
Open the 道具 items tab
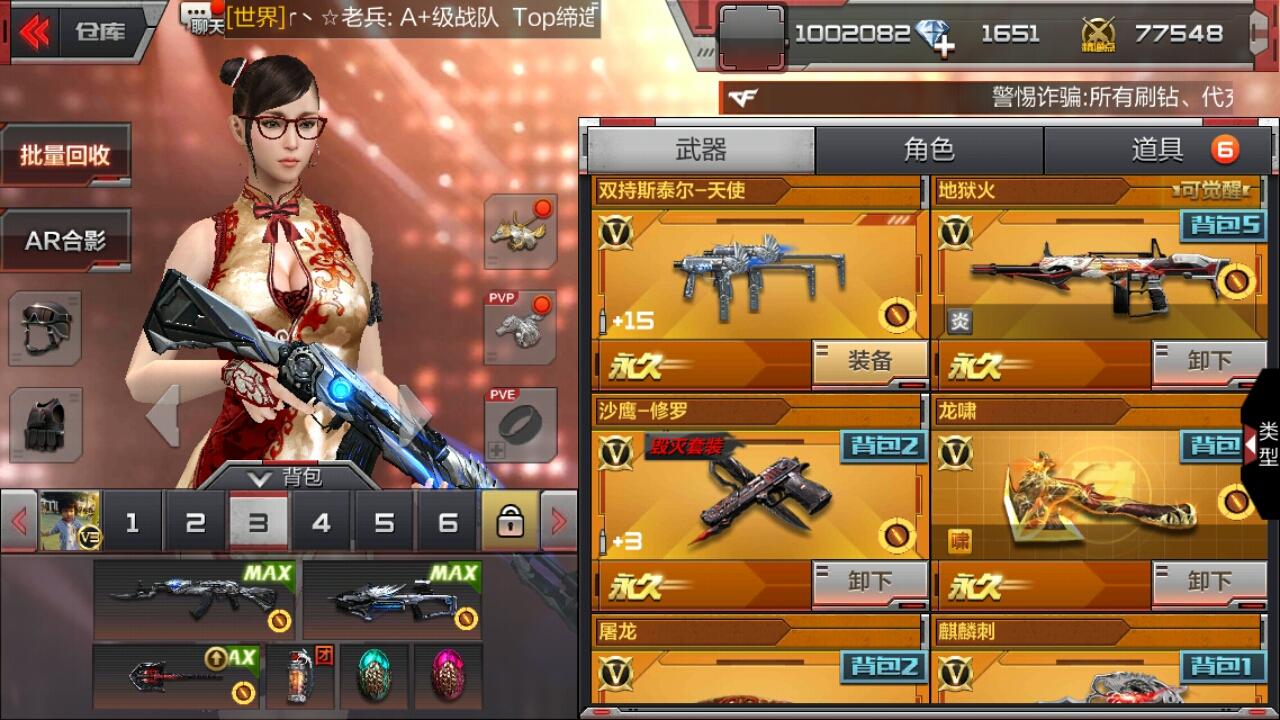coord(1158,150)
